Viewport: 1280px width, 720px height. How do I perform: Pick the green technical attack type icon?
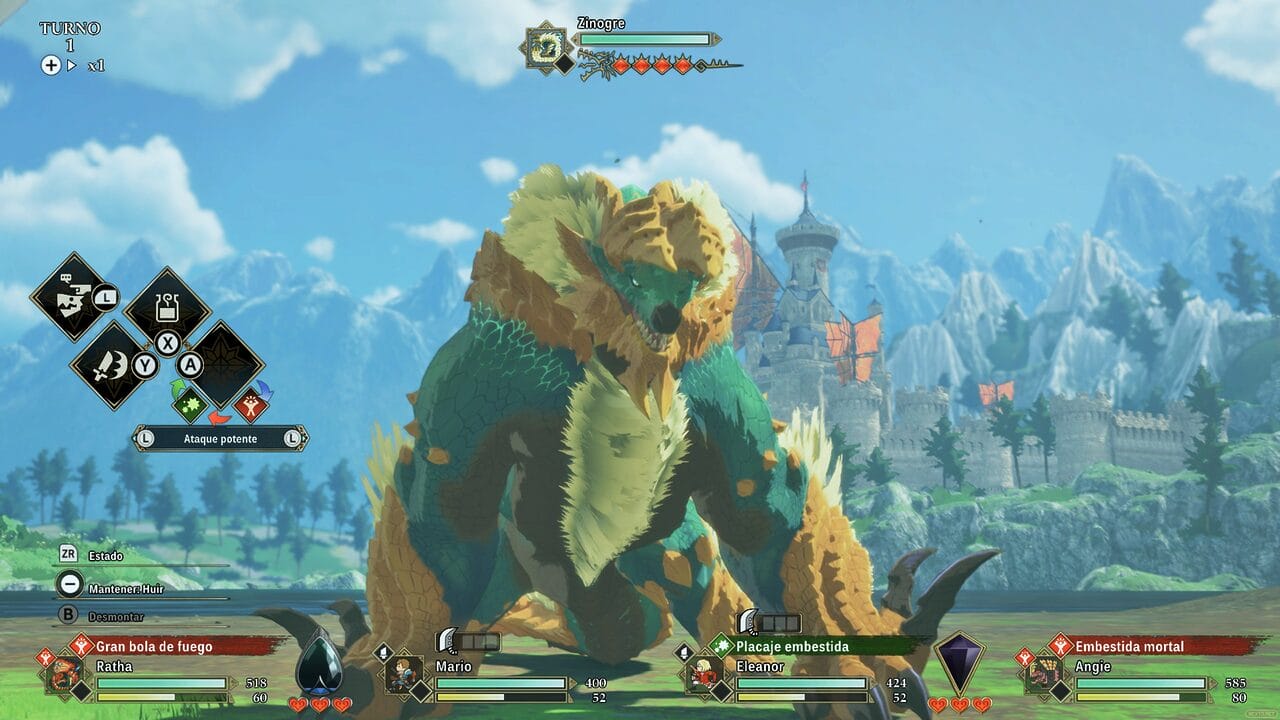click(190, 405)
